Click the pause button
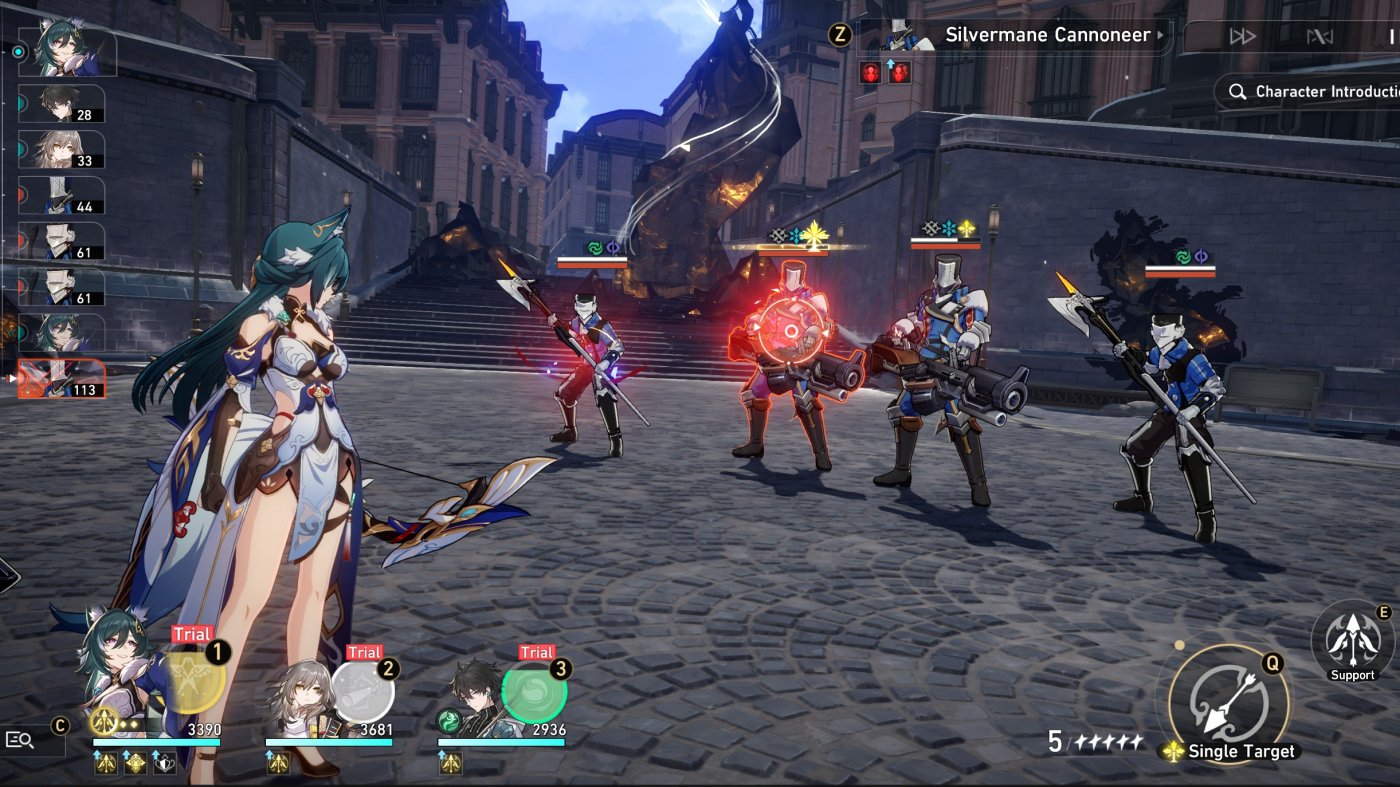The height and width of the screenshot is (787, 1400). tap(1391, 37)
